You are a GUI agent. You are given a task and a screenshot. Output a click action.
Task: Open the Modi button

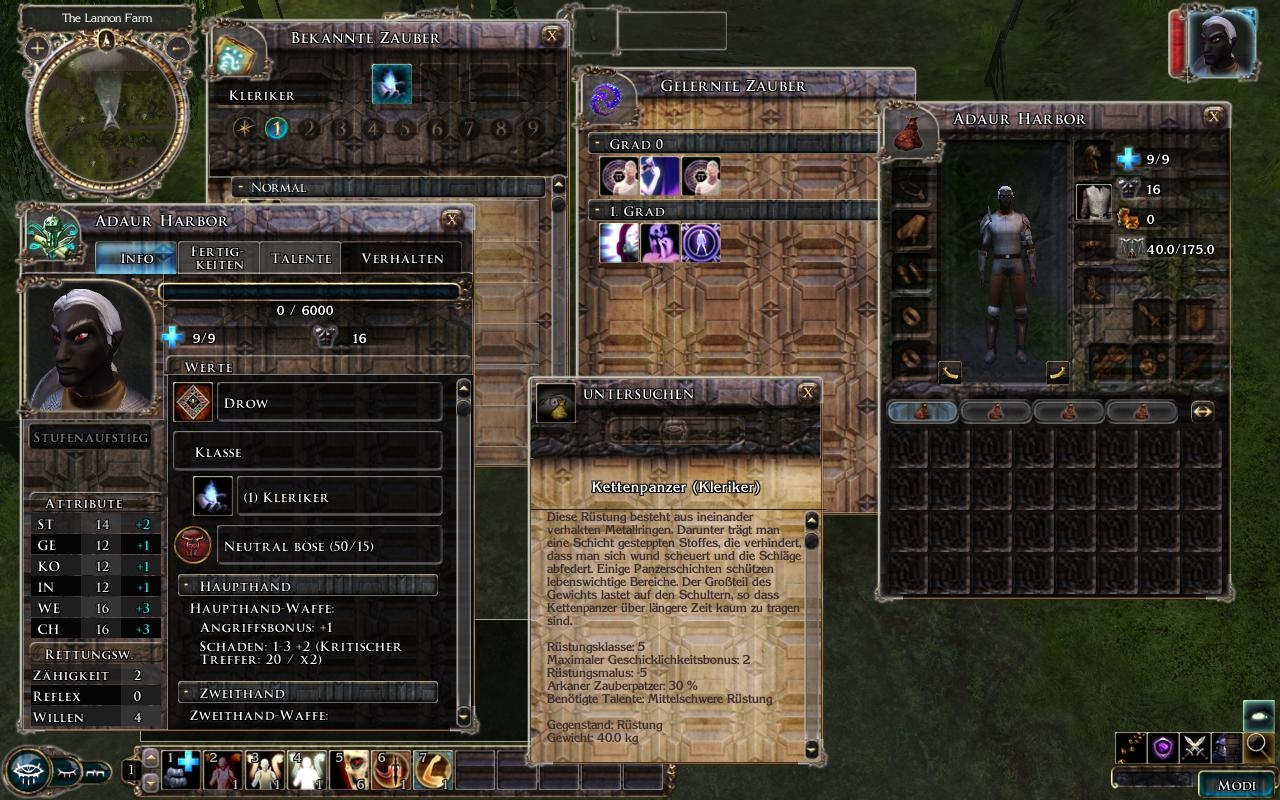(1236, 785)
